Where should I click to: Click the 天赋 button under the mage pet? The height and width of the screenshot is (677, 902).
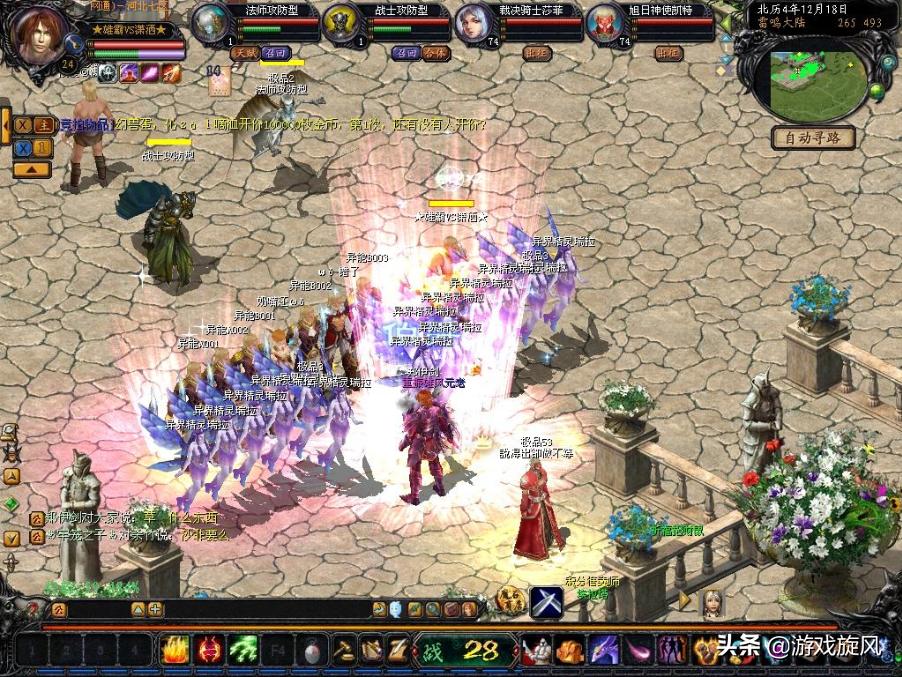244,52
